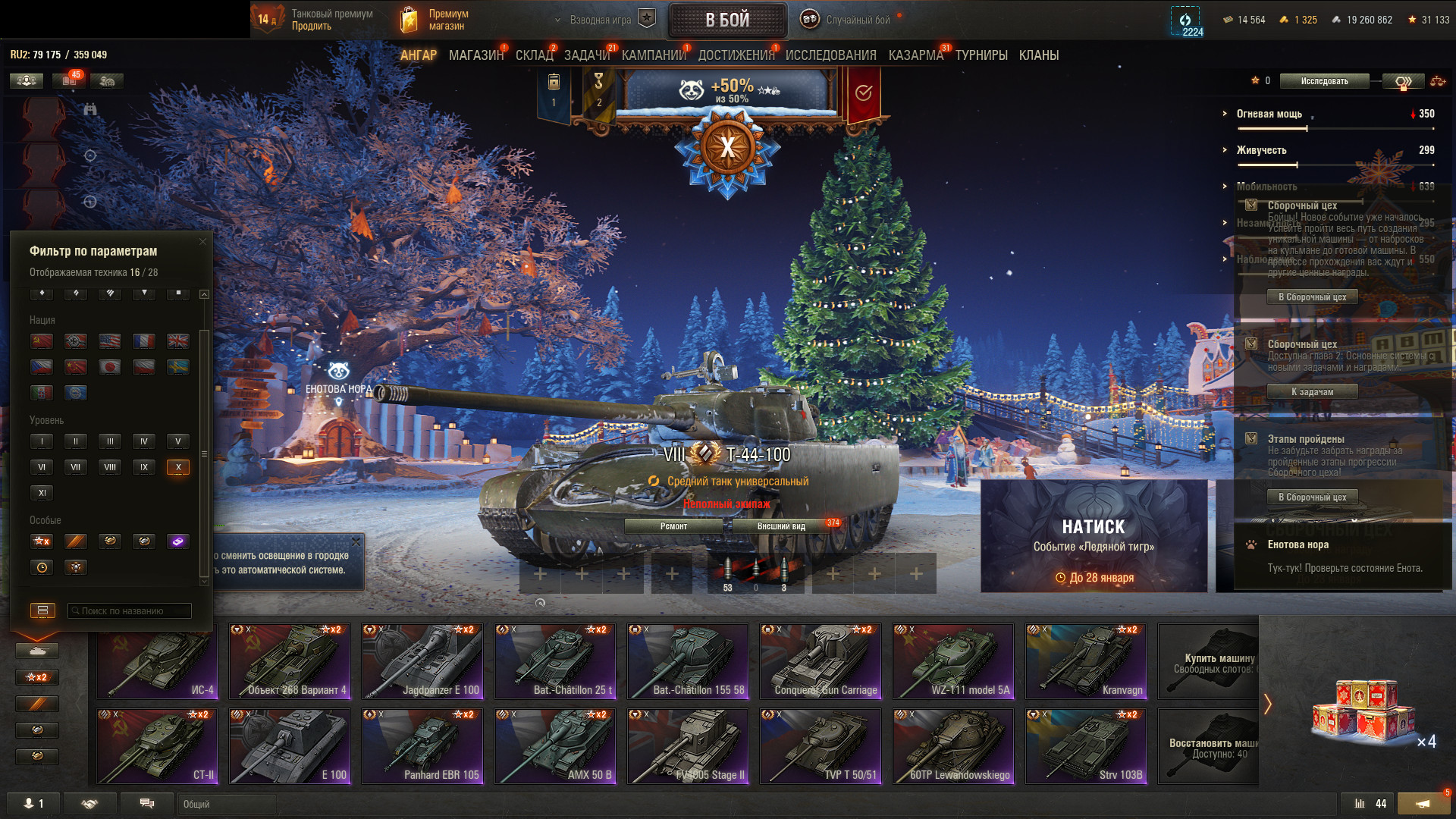Pick the Strv 103B tank
The image size is (1456, 819).
pos(1086,746)
